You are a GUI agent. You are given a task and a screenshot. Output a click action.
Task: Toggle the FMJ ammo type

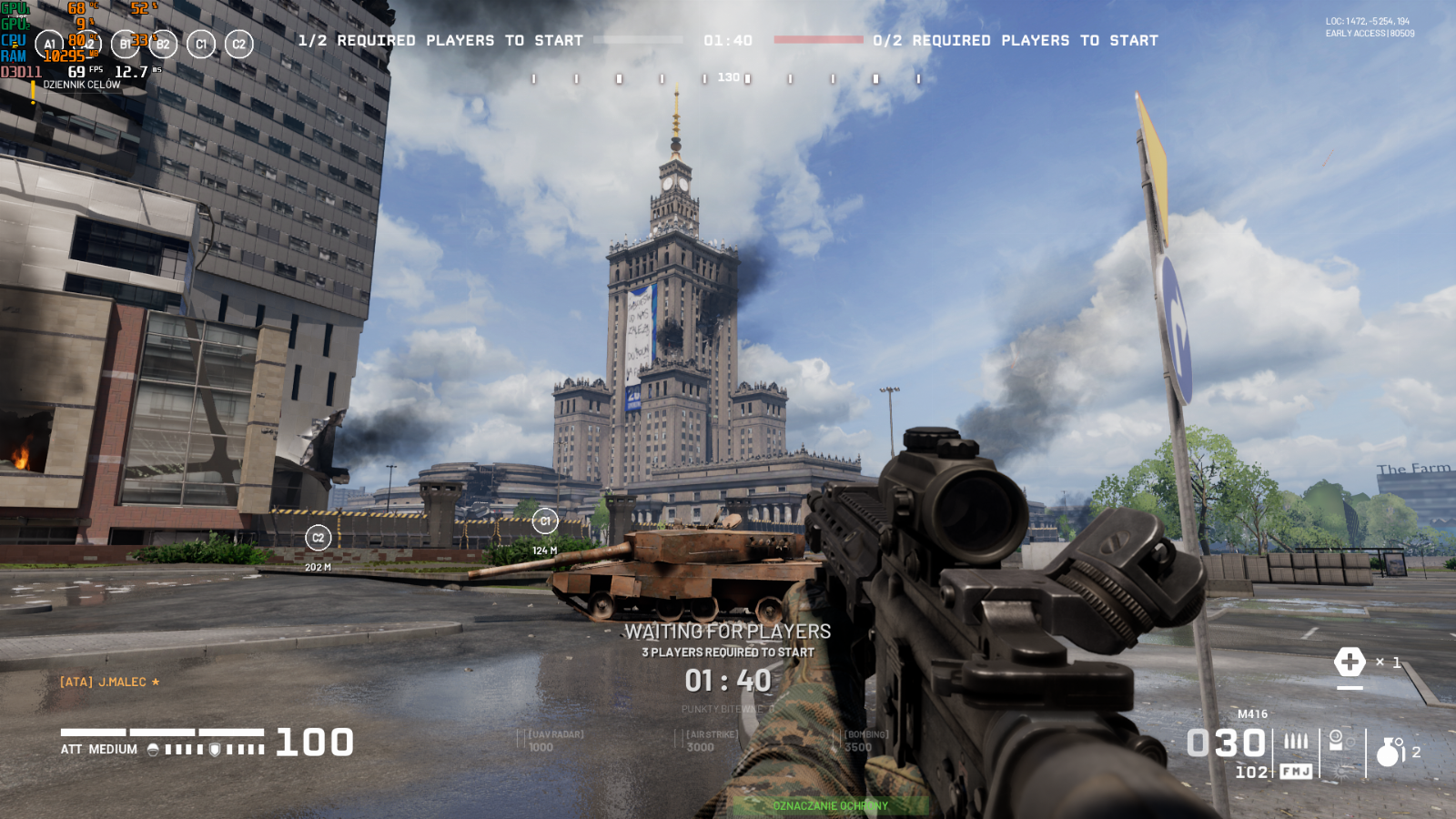pyautogui.click(x=1296, y=772)
